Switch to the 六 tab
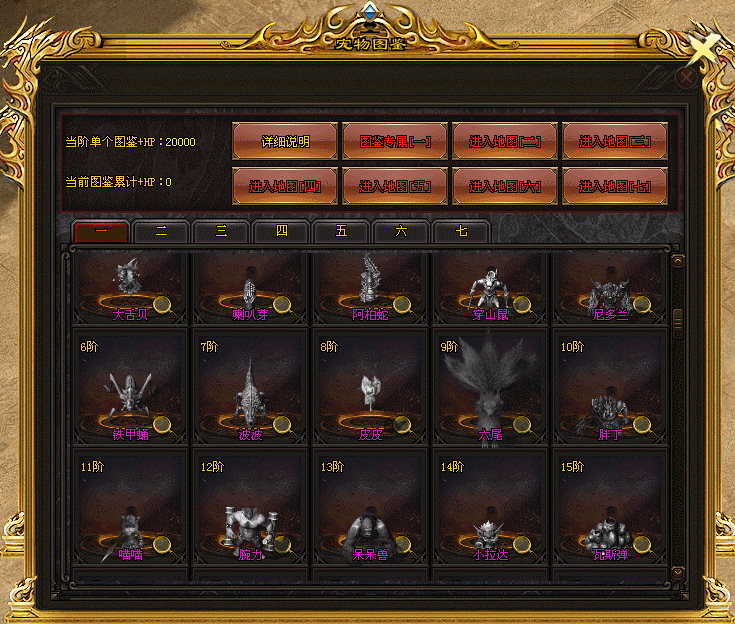This screenshot has width=735, height=624. [401, 231]
